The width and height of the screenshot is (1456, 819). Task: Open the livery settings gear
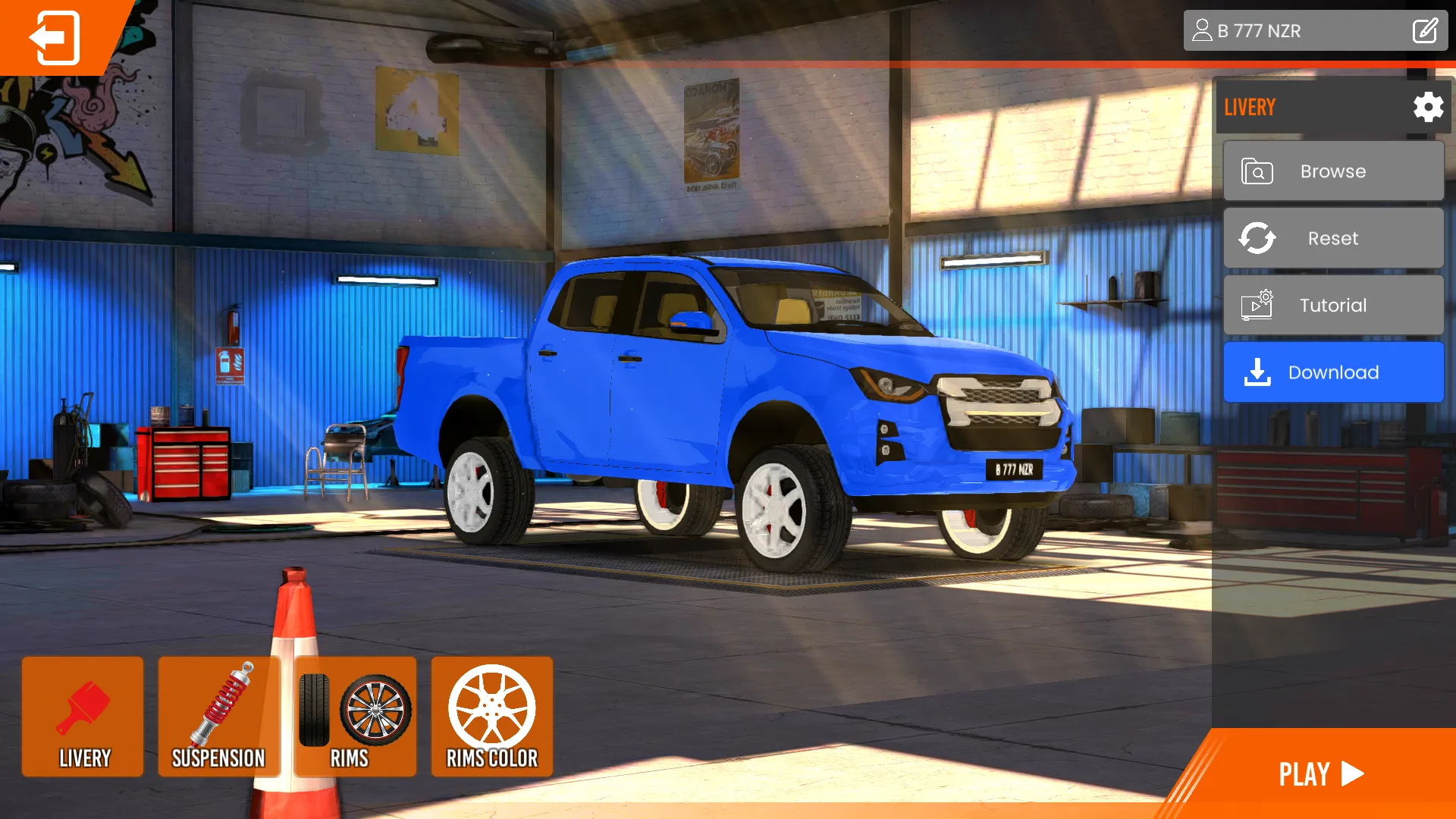pyautogui.click(x=1428, y=107)
